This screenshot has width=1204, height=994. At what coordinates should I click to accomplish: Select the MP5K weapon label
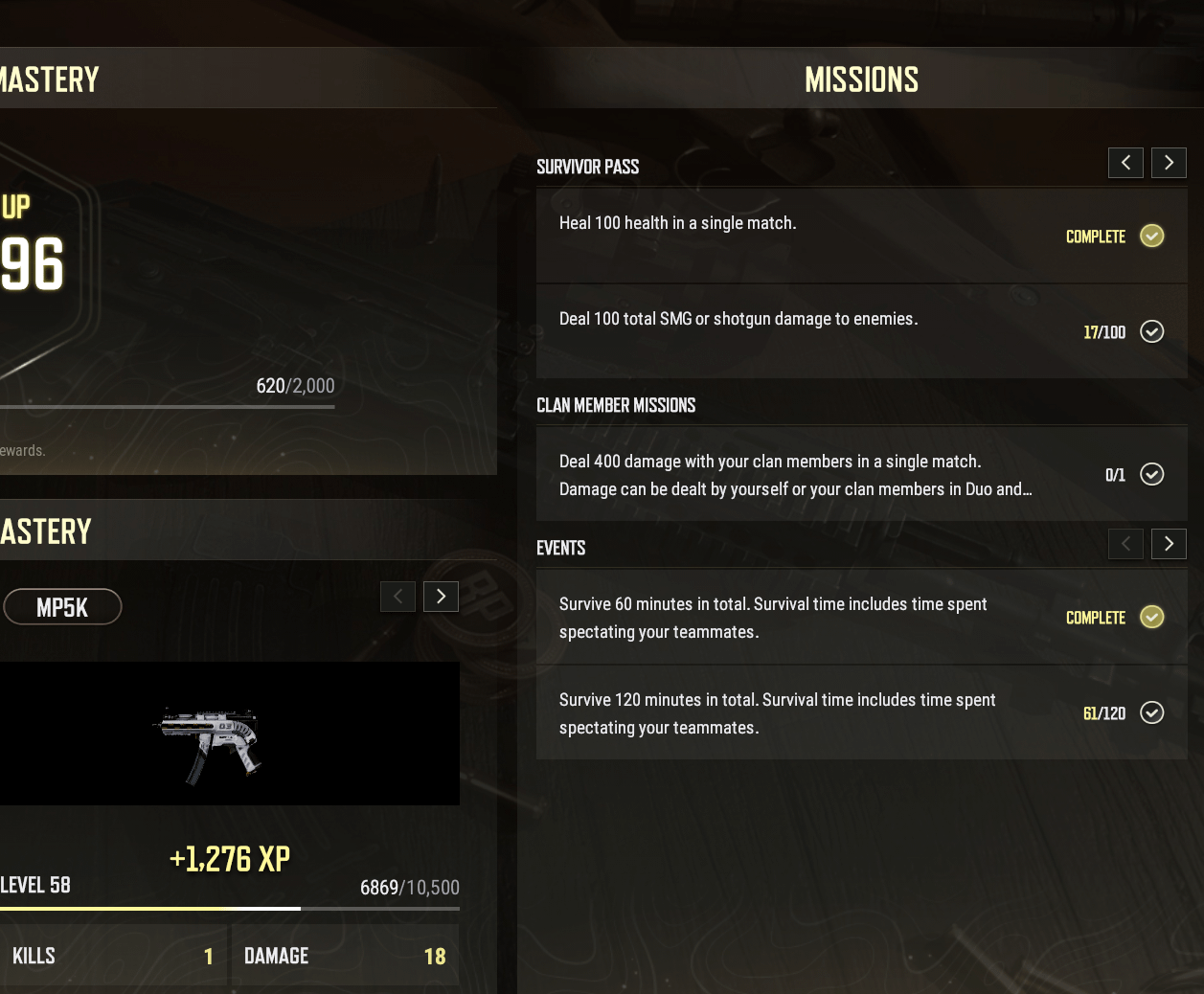coord(62,607)
